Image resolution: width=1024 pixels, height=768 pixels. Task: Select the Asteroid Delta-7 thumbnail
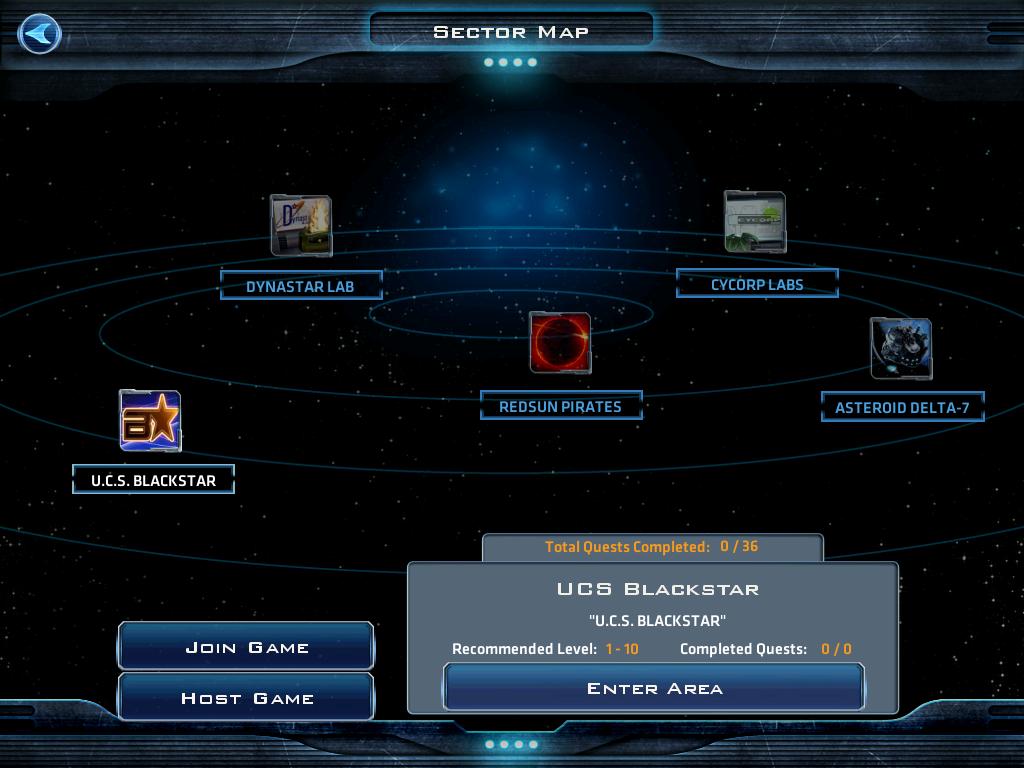pos(901,349)
